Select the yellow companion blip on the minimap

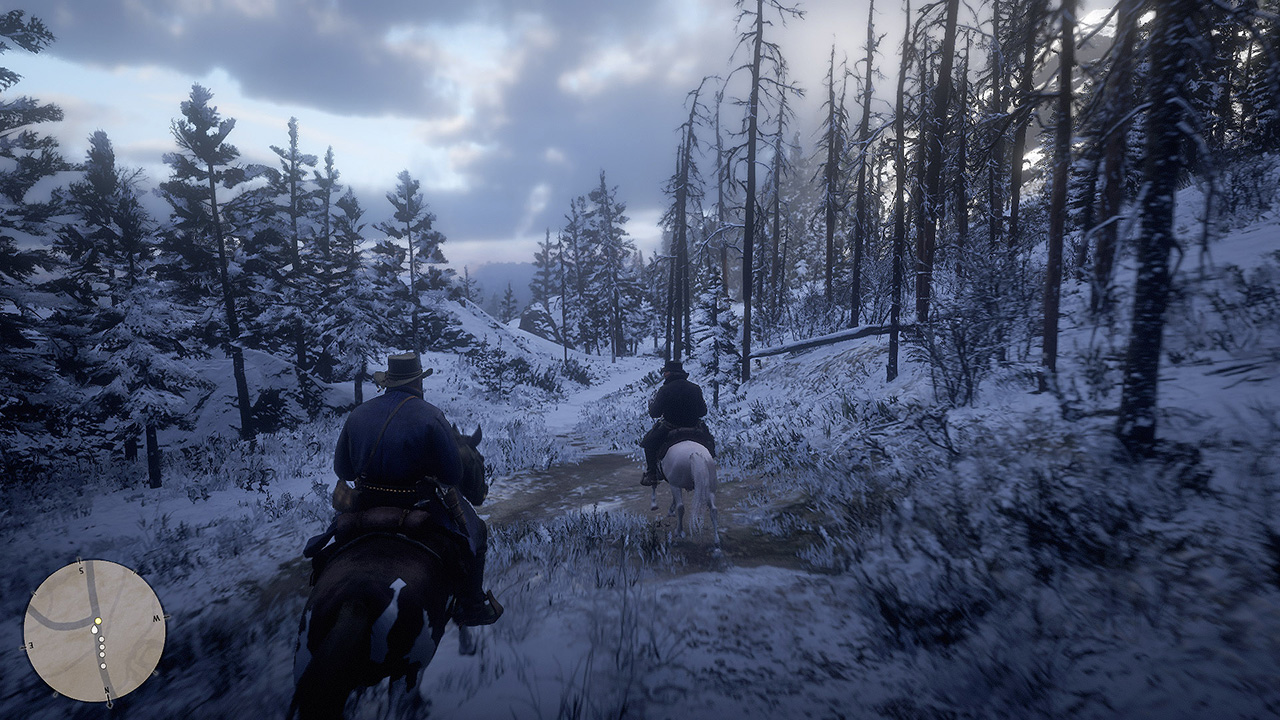pyautogui.click(x=98, y=621)
